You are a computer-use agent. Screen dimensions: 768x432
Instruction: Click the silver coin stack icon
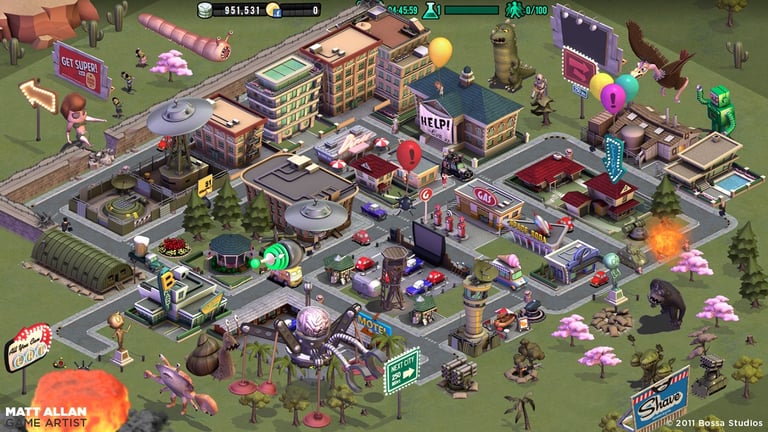coord(205,10)
